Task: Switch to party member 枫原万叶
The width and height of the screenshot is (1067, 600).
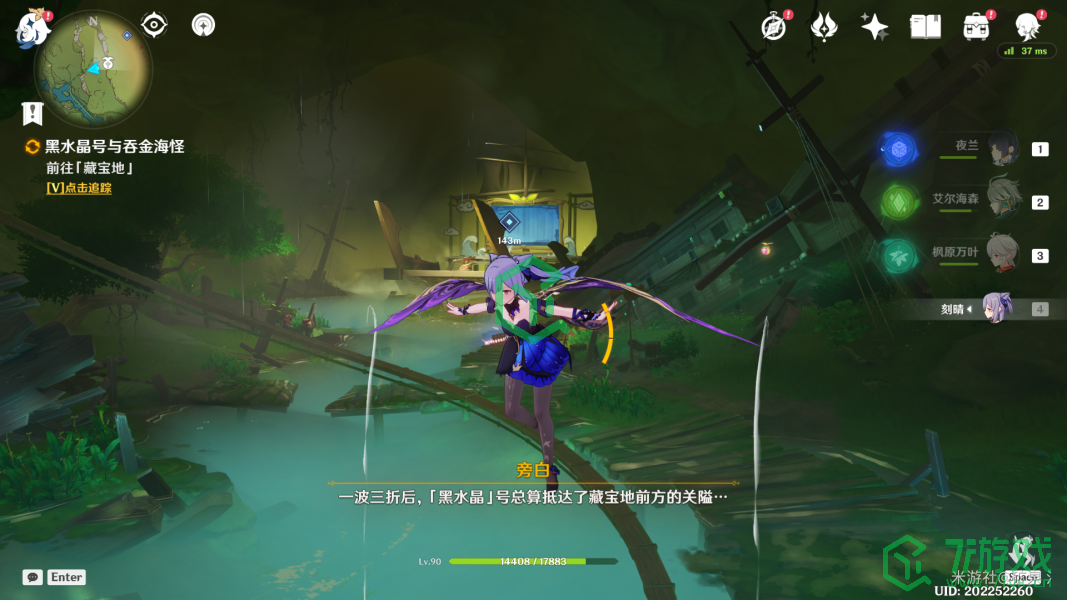Action: tap(1002, 255)
